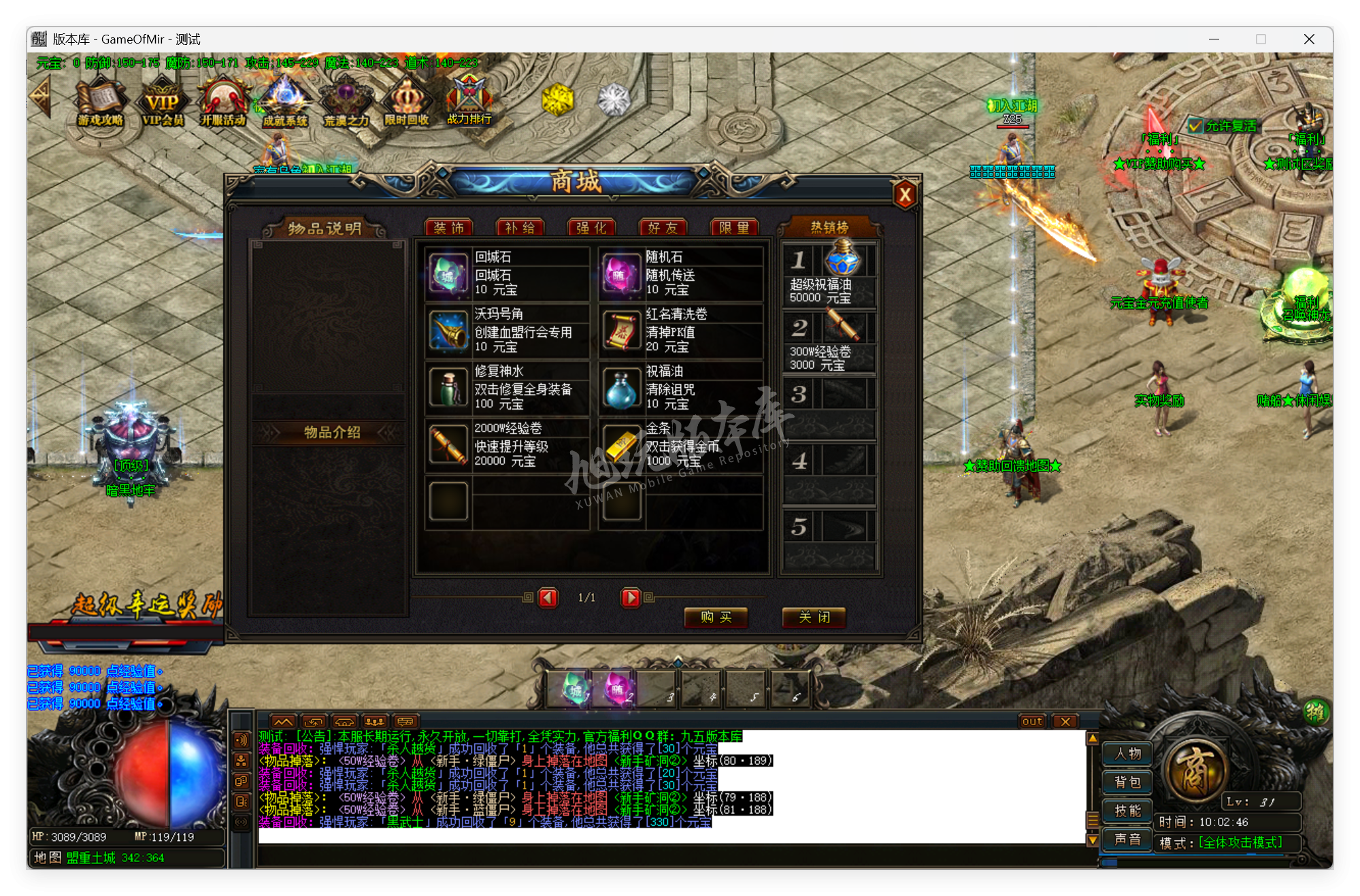Open the 游戏攻略 game guide icon

pos(99,102)
